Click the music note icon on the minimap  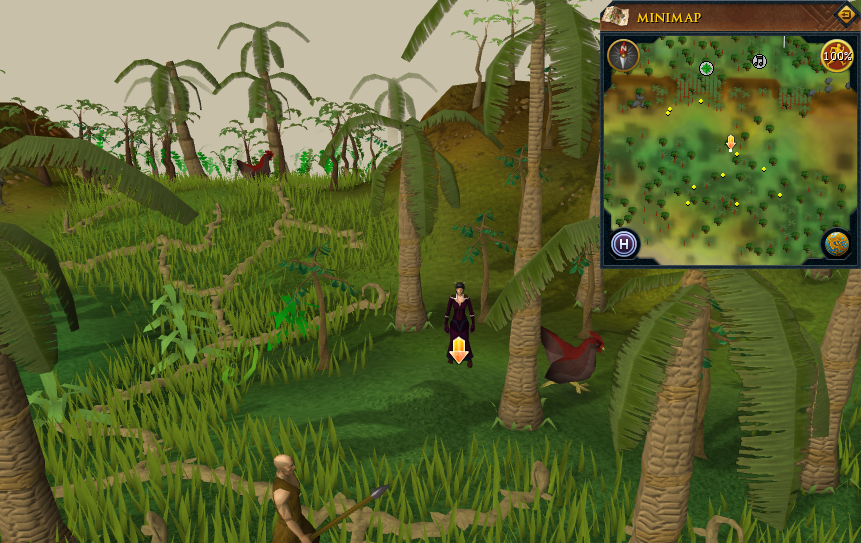click(x=759, y=61)
